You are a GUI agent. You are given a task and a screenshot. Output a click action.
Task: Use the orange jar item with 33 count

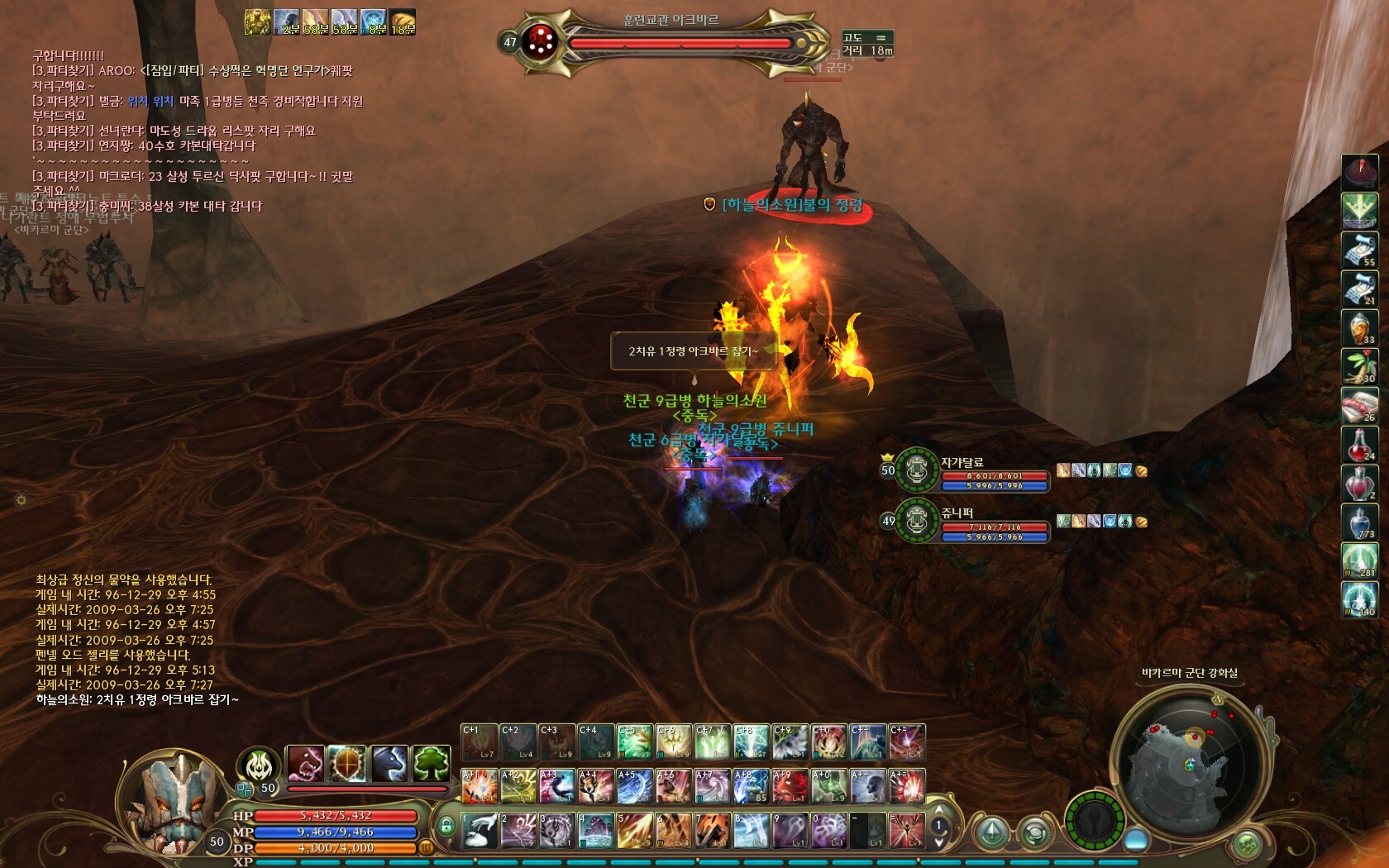point(1359,327)
